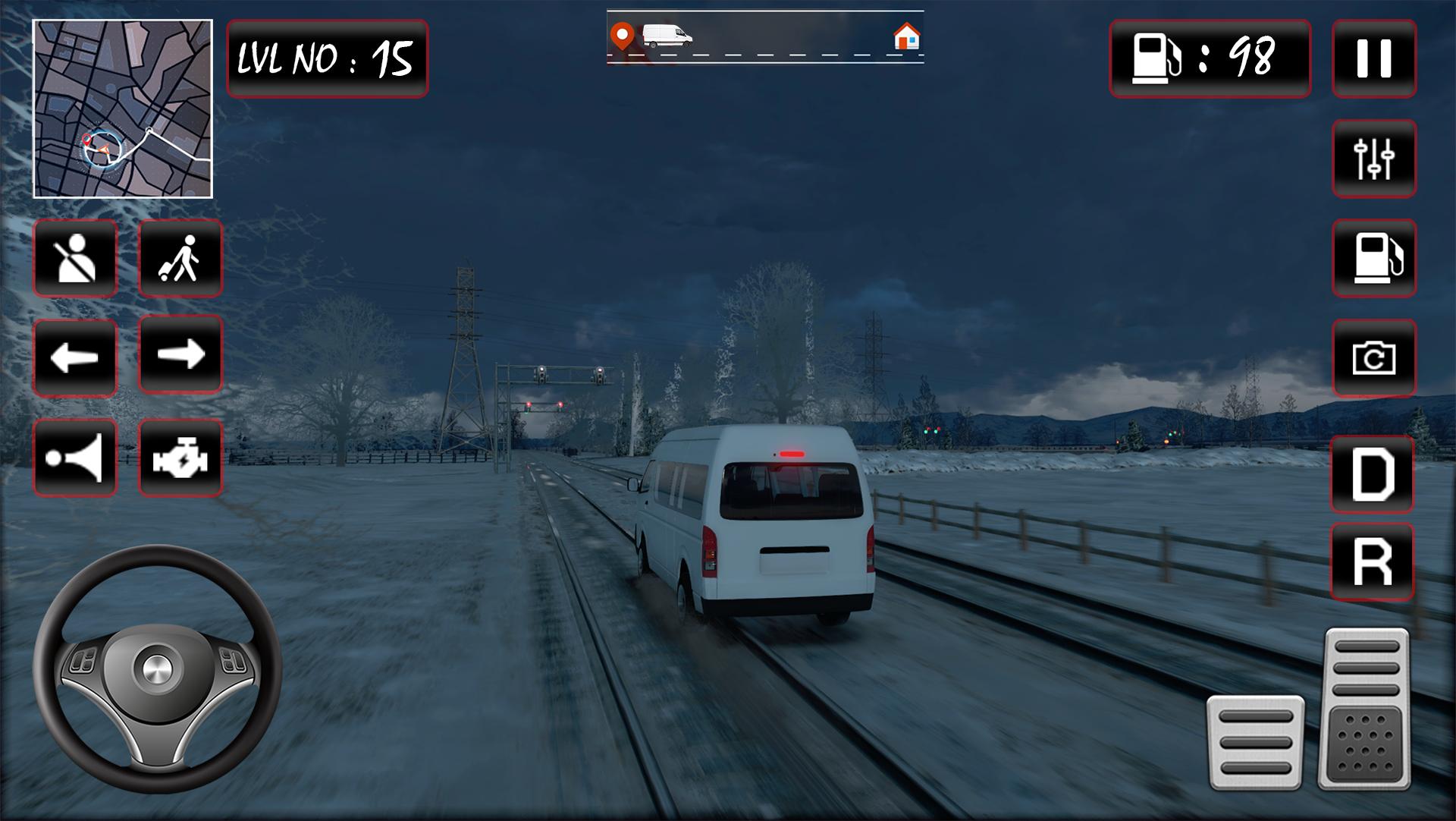Apply the brake pedal
1456x821 pixels.
1255,741
